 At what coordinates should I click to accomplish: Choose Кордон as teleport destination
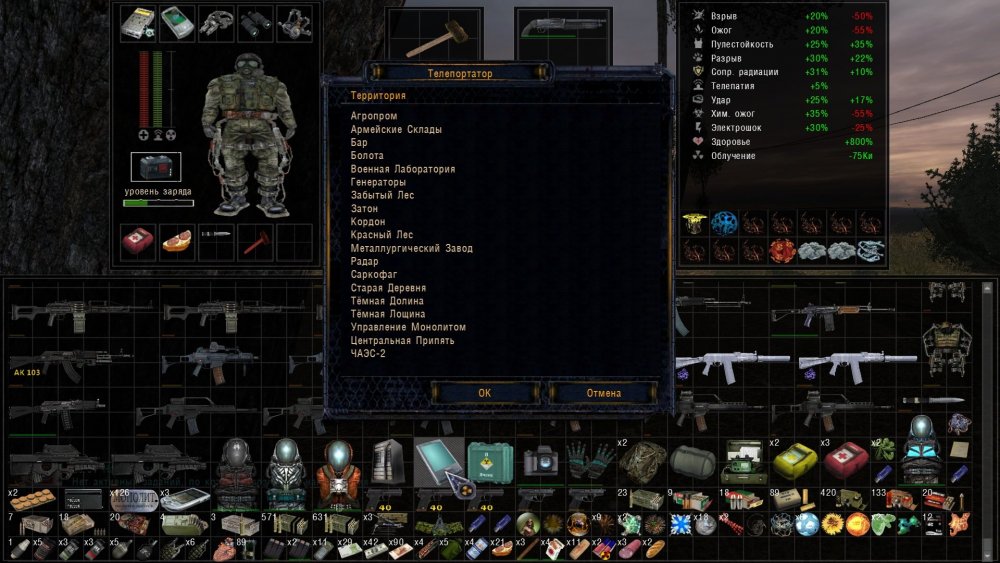pyautogui.click(x=369, y=222)
